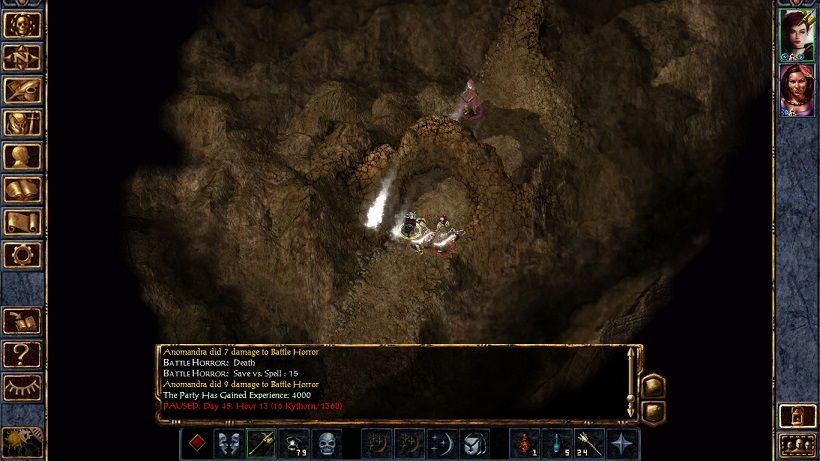Screen dimensions: 820x461
Task: Open the journal scroll button
Action: (x=22, y=91)
